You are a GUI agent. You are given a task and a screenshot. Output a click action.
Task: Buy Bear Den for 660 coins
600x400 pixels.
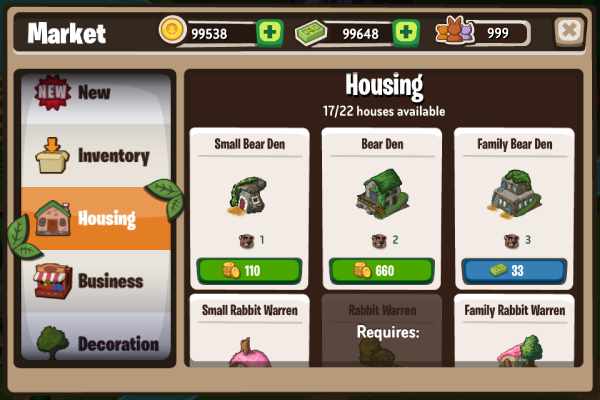381,271
